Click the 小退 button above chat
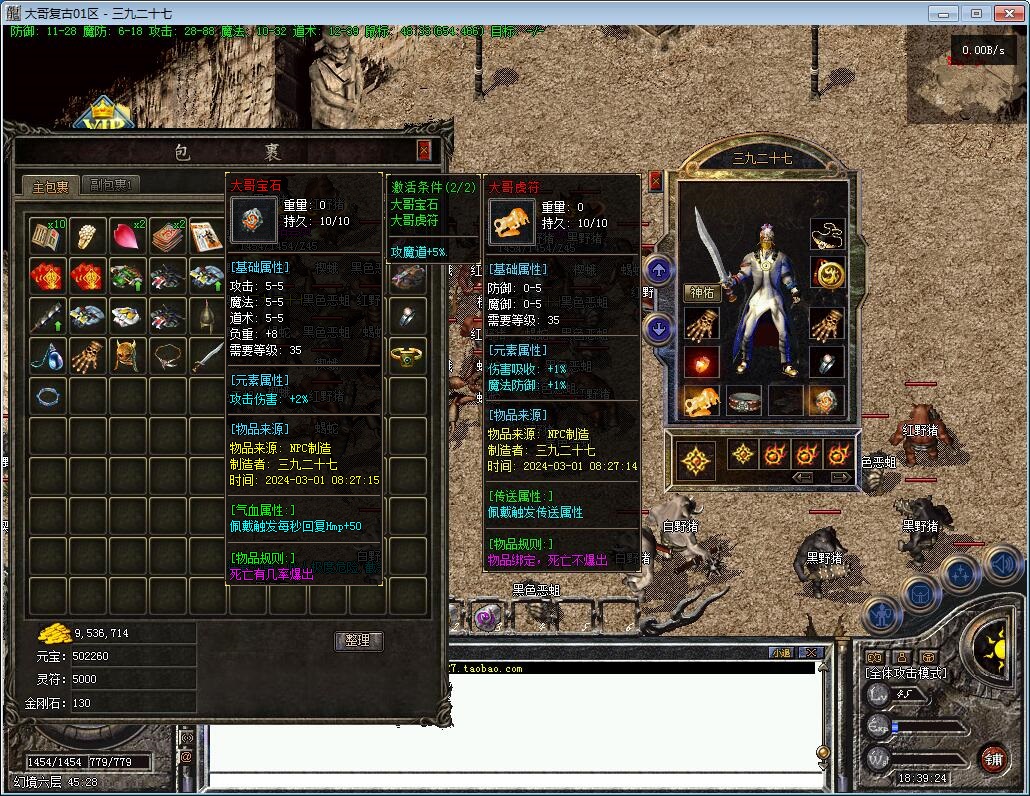Image resolution: width=1030 pixels, height=796 pixels. pos(781,653)
